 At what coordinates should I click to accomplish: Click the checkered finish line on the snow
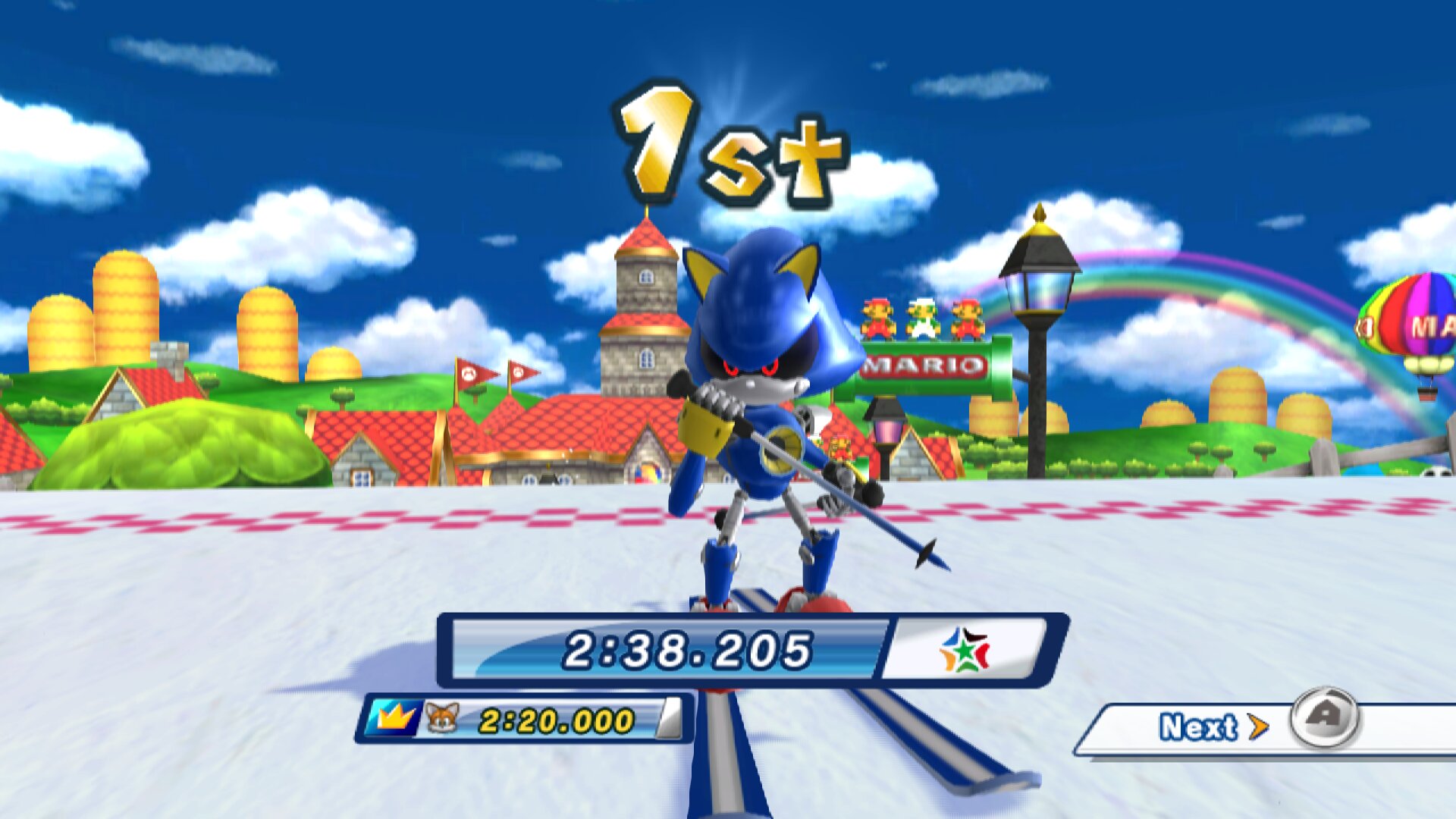303,519
